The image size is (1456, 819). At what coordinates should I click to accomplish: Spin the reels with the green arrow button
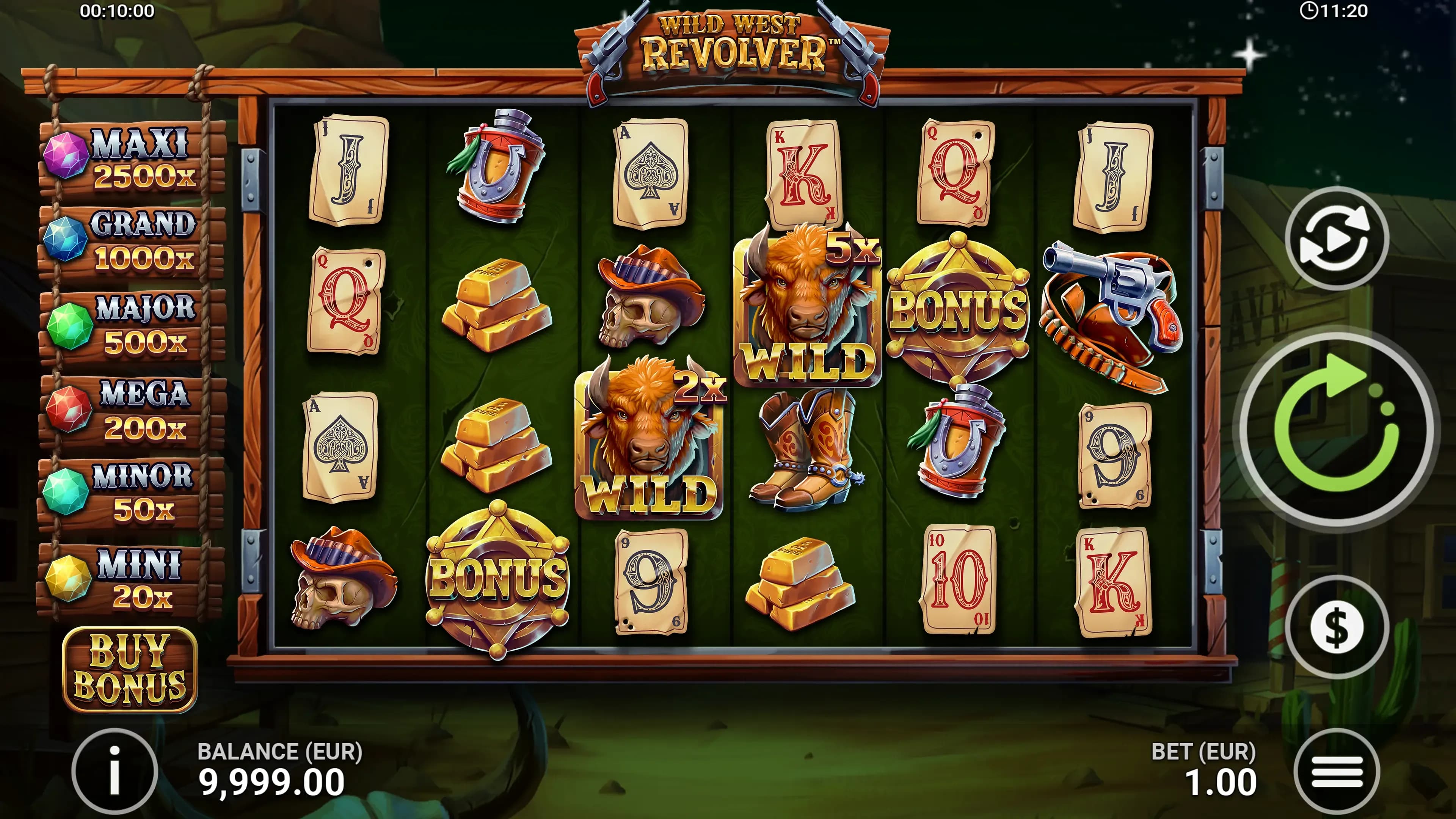1336,430
